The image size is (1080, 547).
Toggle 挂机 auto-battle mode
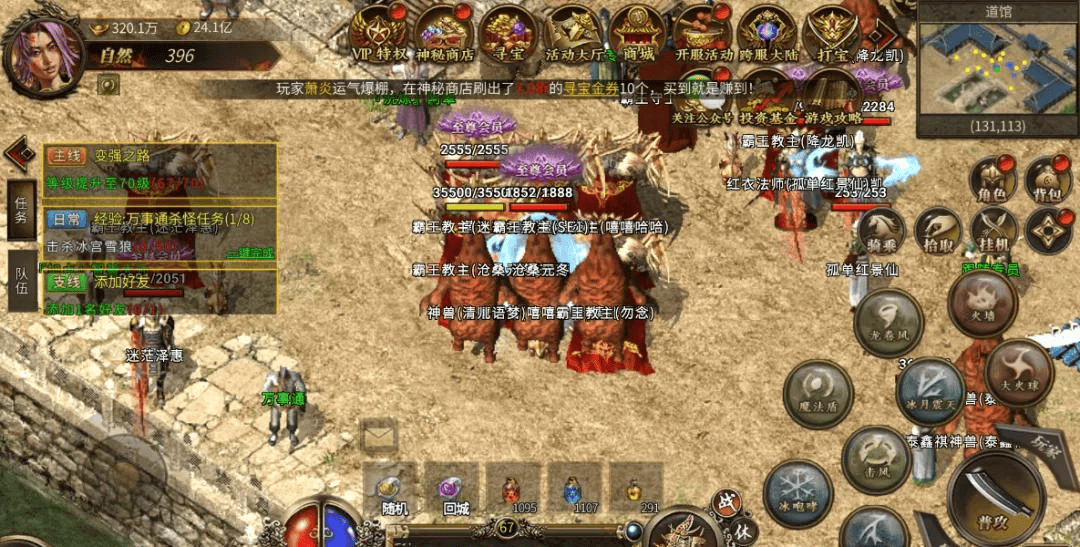[x=993, y=230]
